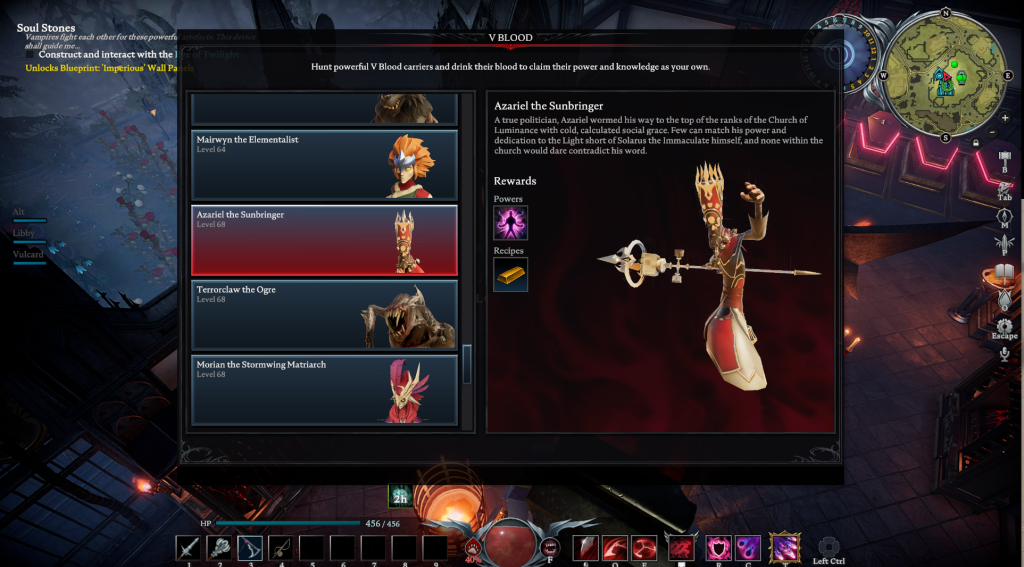Select the axe in hotbar slot 3
Image resolution: width=1024 pixels, height=567 pixels.
pyautogui.click(x=250, y=547)
